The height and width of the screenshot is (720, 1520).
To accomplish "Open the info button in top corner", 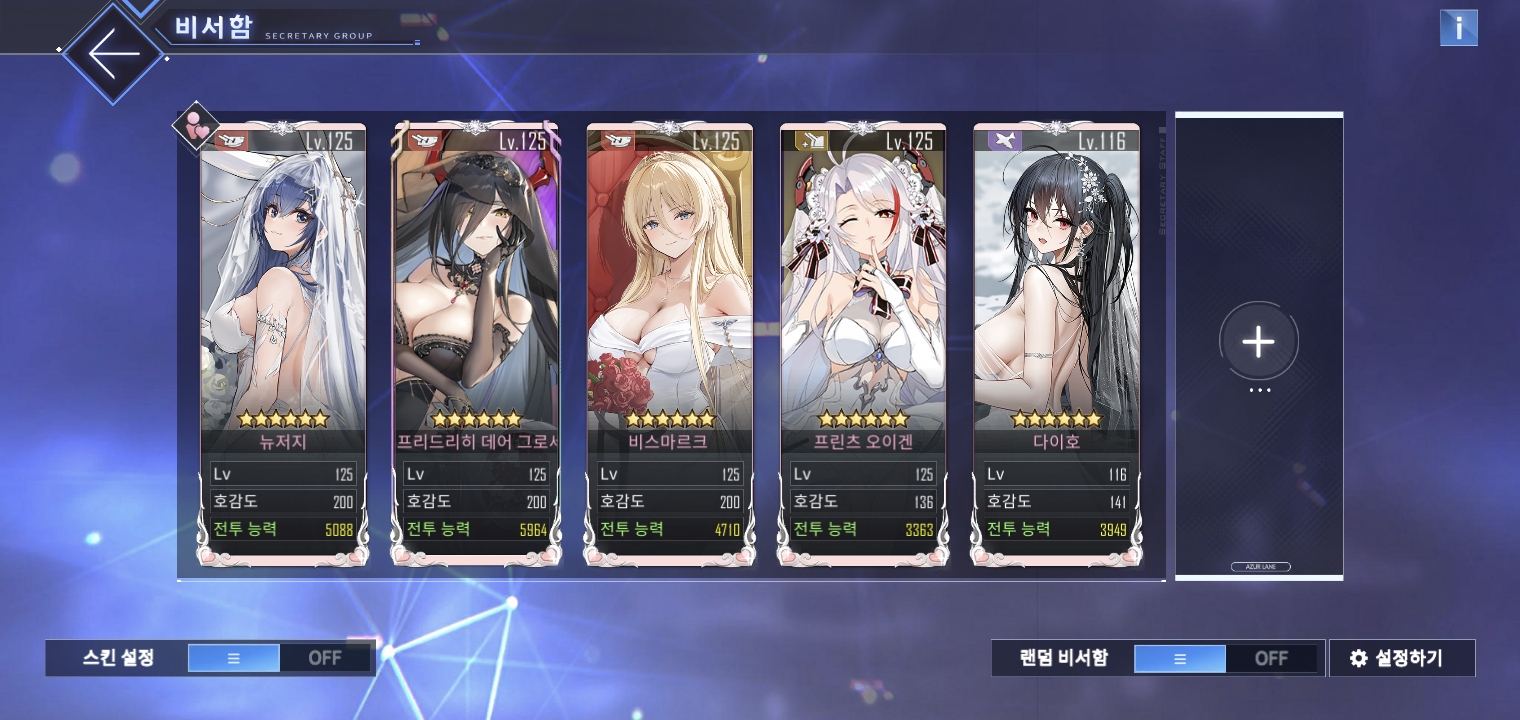I will 1458,28.
